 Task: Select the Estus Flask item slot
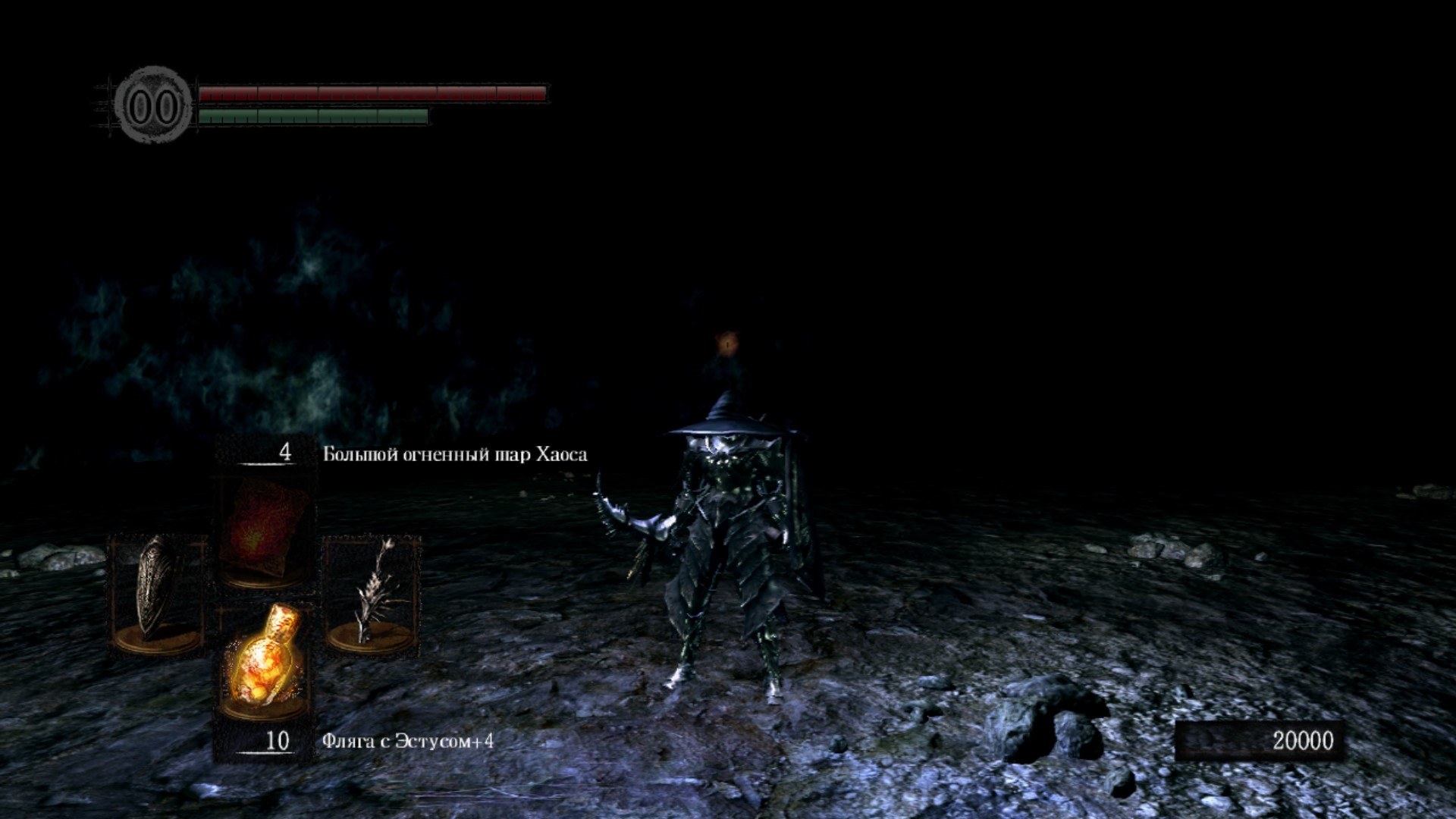coord(264,661)
